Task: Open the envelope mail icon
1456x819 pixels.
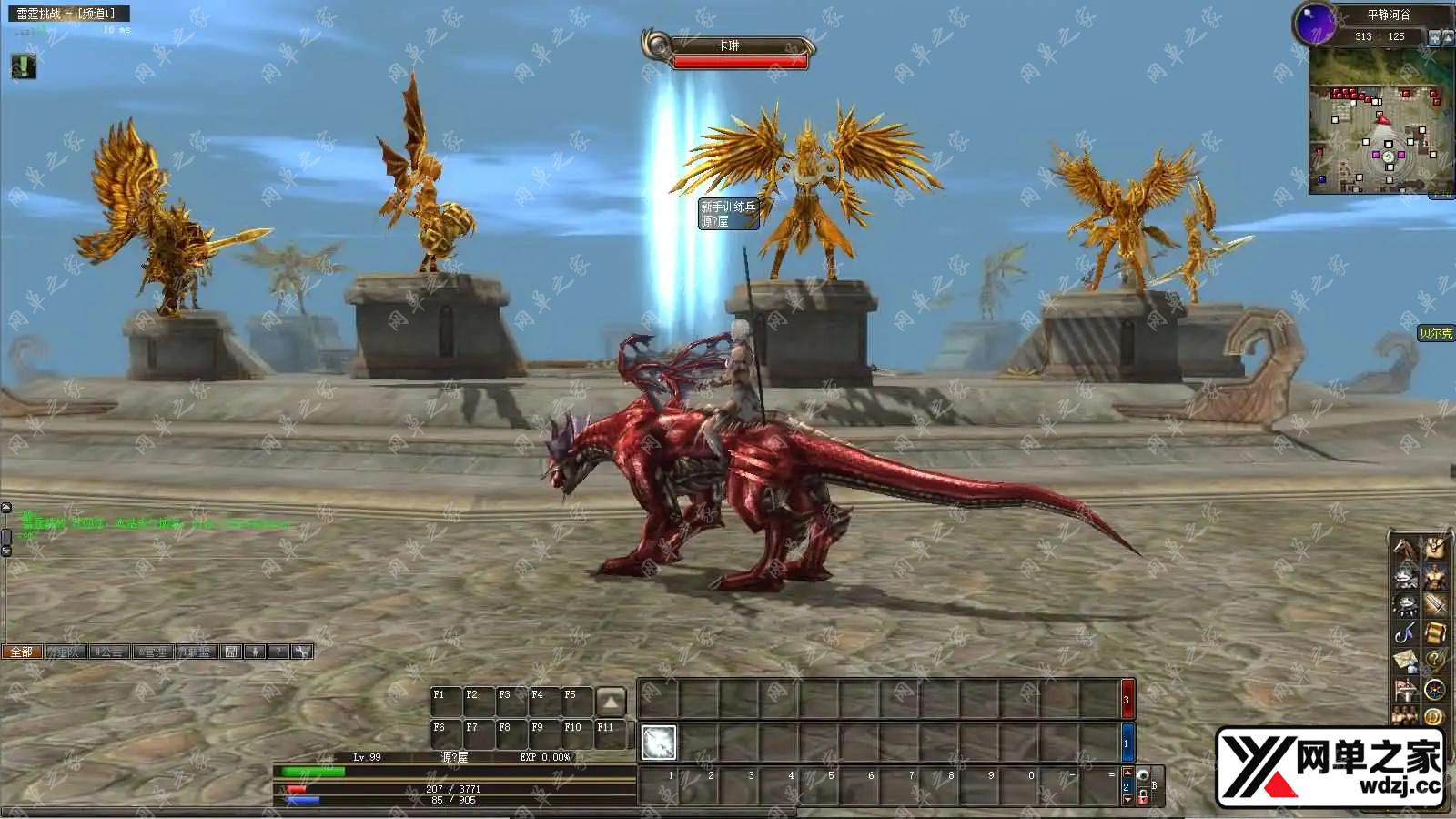Action: coord(1405,661)
